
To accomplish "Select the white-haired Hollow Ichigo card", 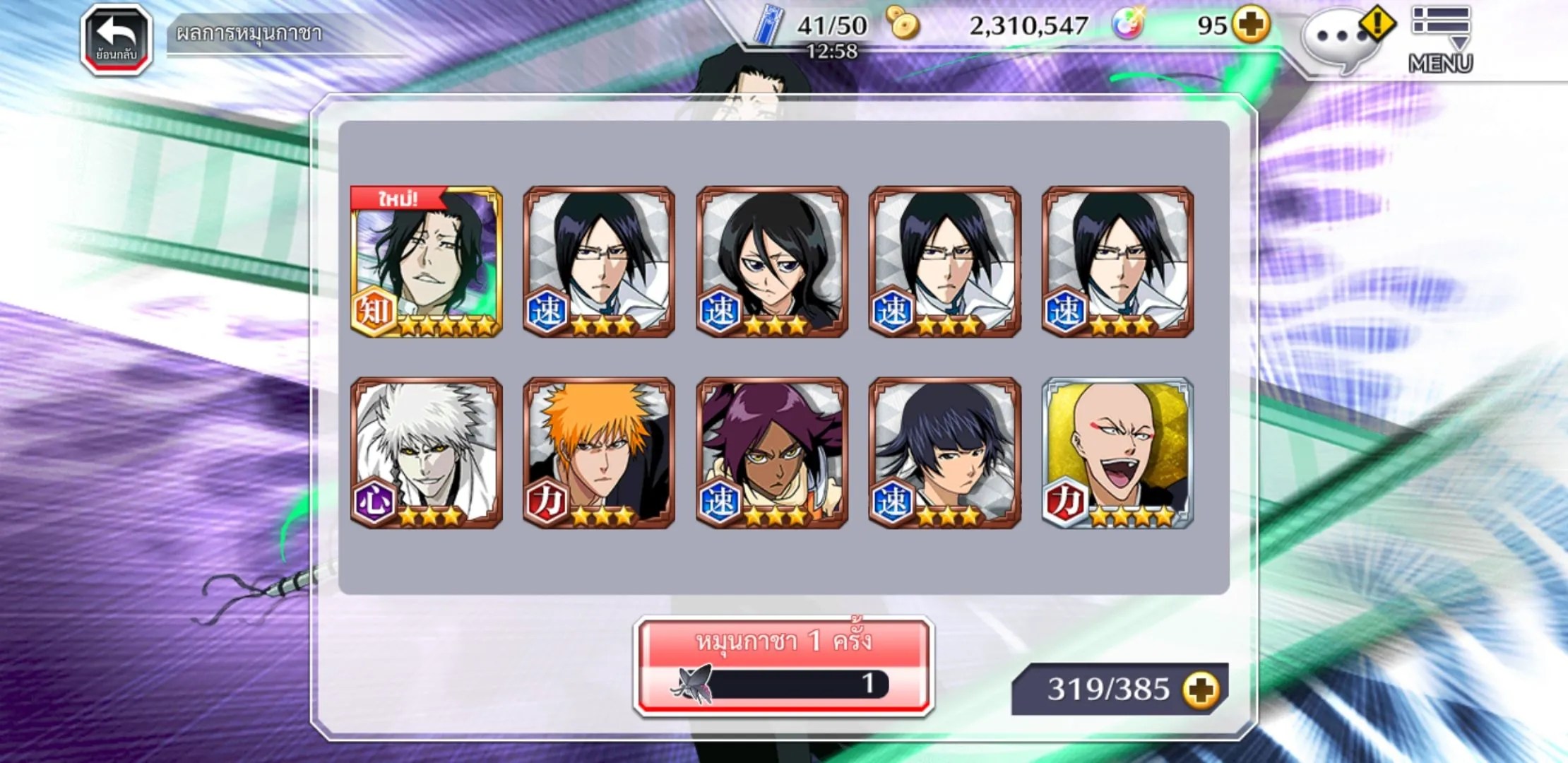I will pyautogui.click(x=427, y=452).
